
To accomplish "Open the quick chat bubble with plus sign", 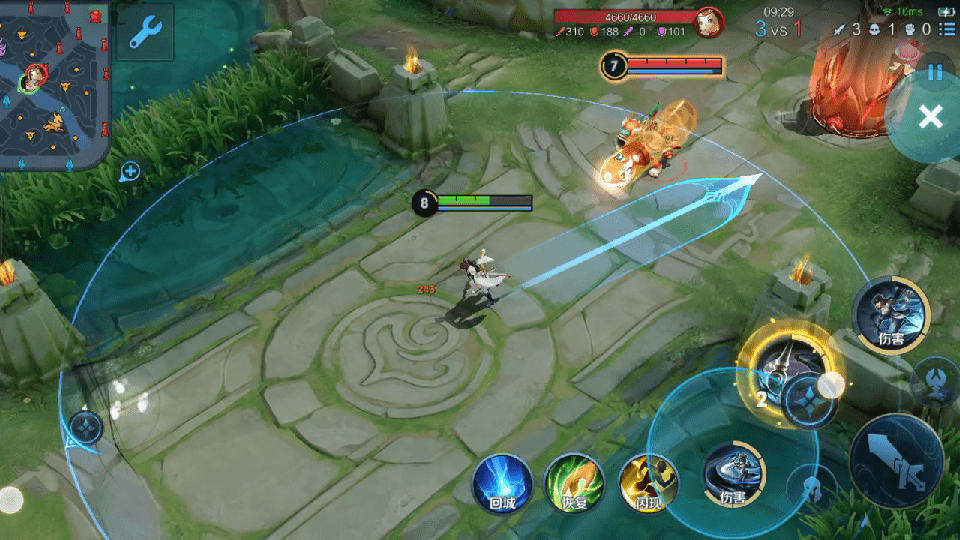I will (x=129, y=172).
